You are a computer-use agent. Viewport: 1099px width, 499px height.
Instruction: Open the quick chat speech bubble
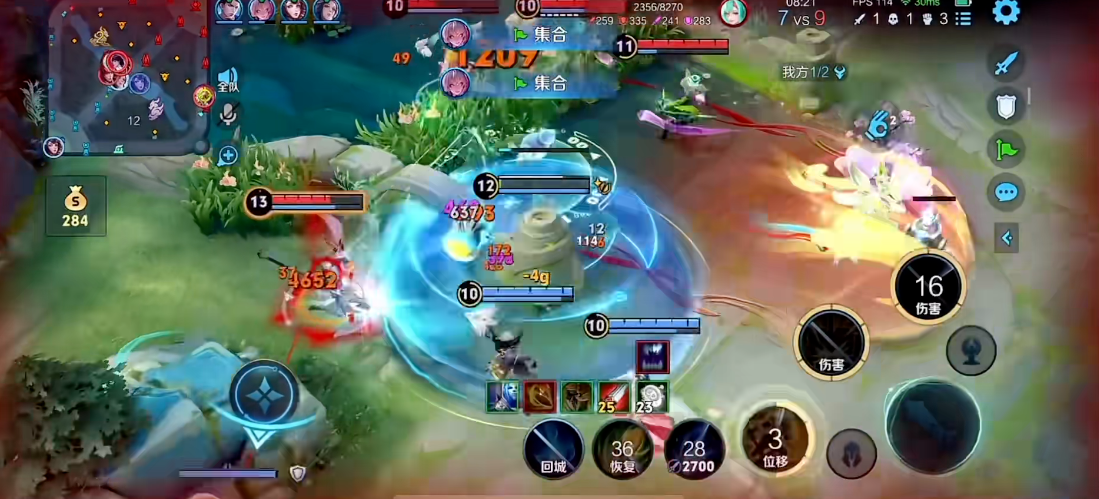click(1006, 192)
